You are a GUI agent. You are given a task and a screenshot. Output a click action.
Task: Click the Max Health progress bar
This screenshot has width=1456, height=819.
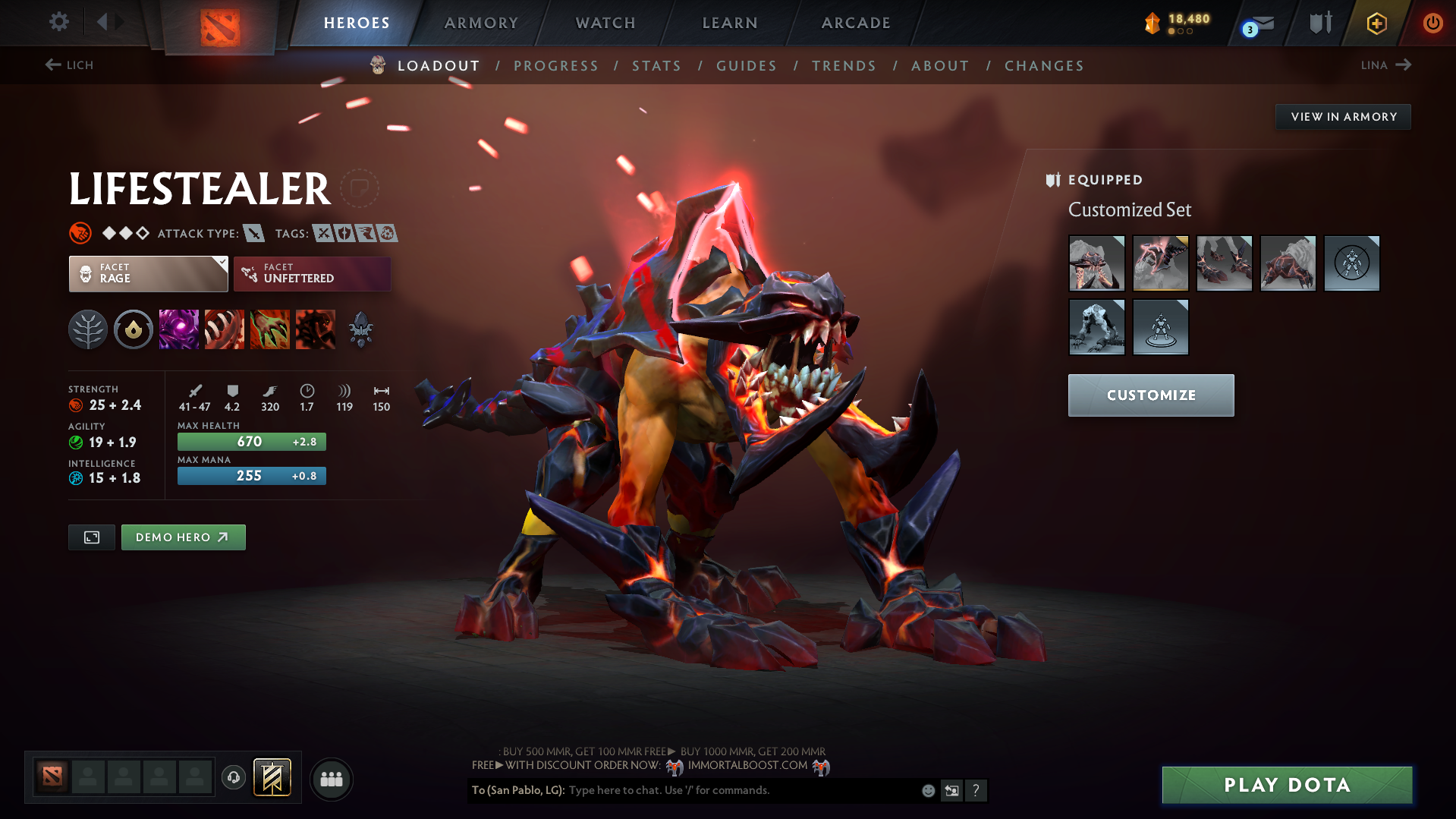tap(251, 441)
